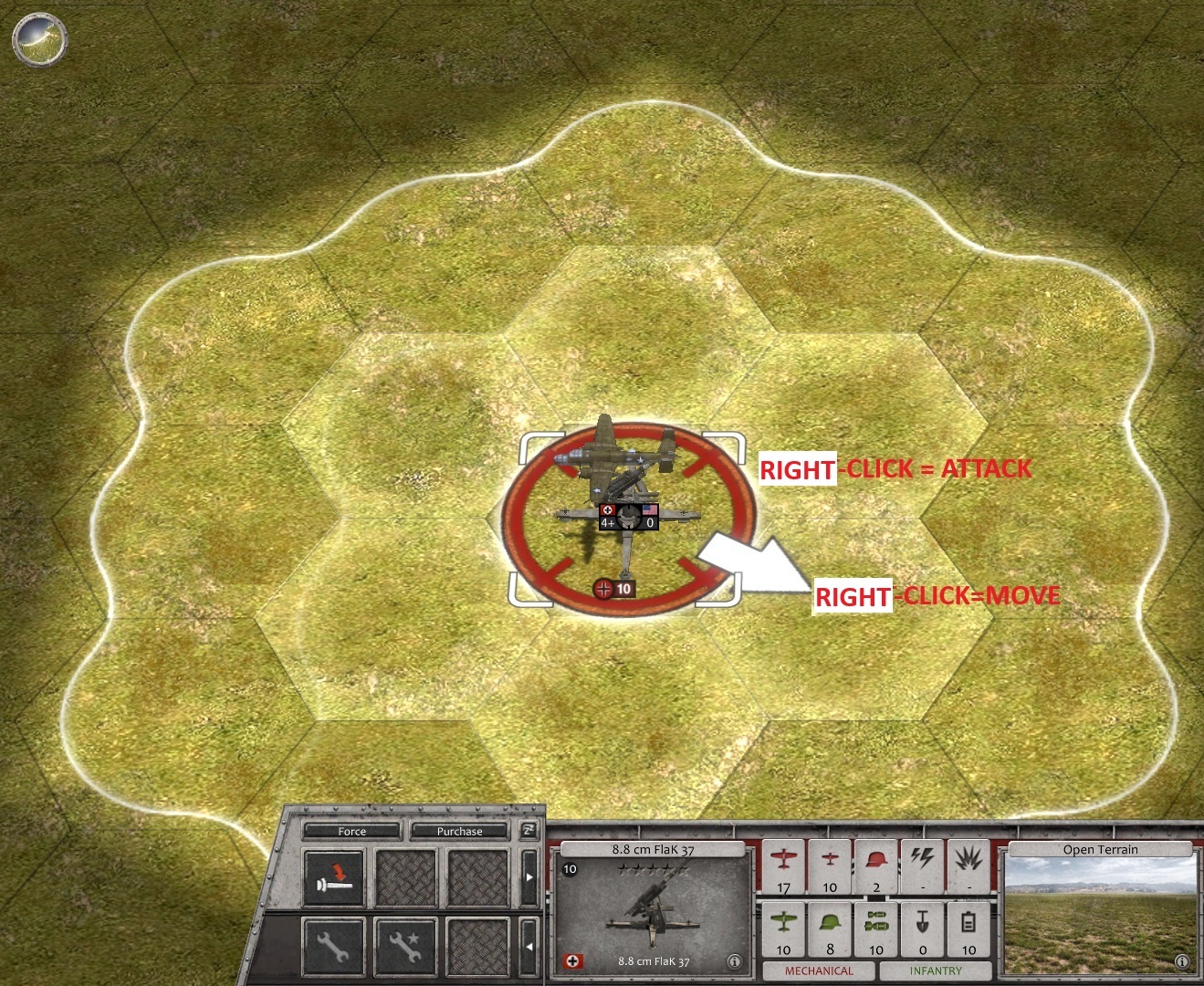This screenshot has height=986, width=1204.
Task: Toggle the INFANTRY category filter
Action: (x=935, y=970)
